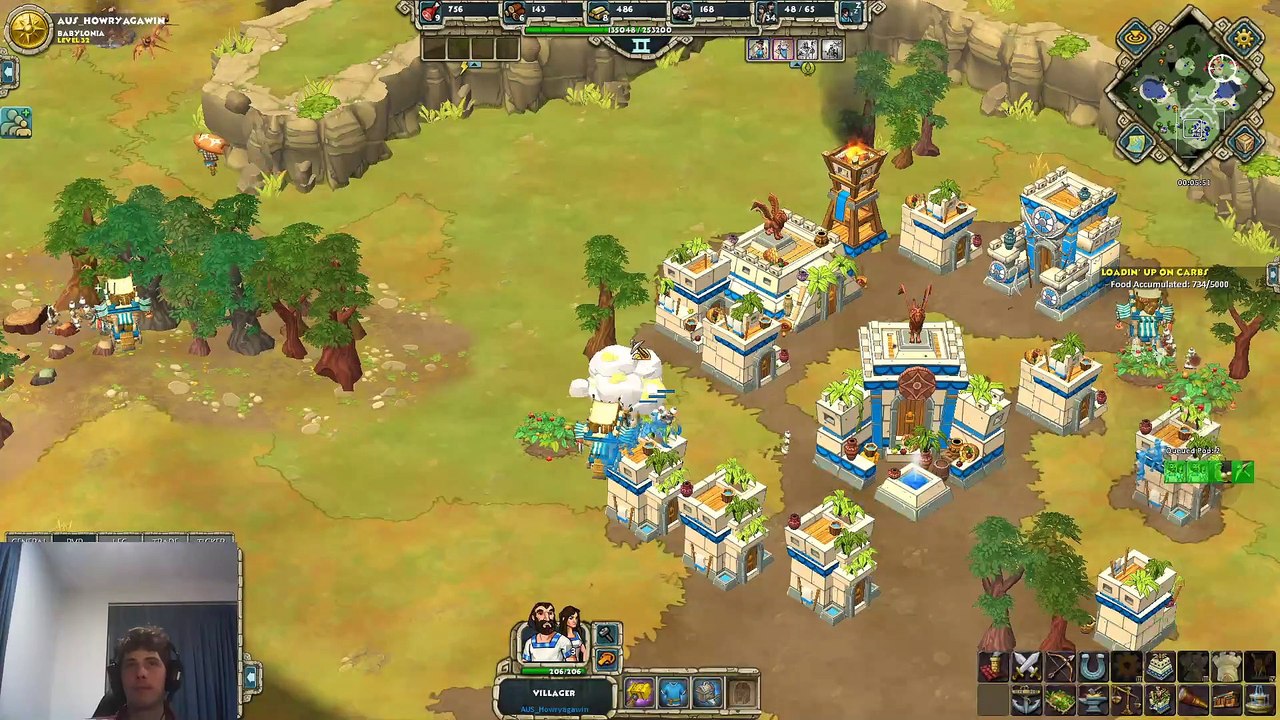Build the anvil armory
Viewport: 1280px width, 720px height.
click(1092, 699)
